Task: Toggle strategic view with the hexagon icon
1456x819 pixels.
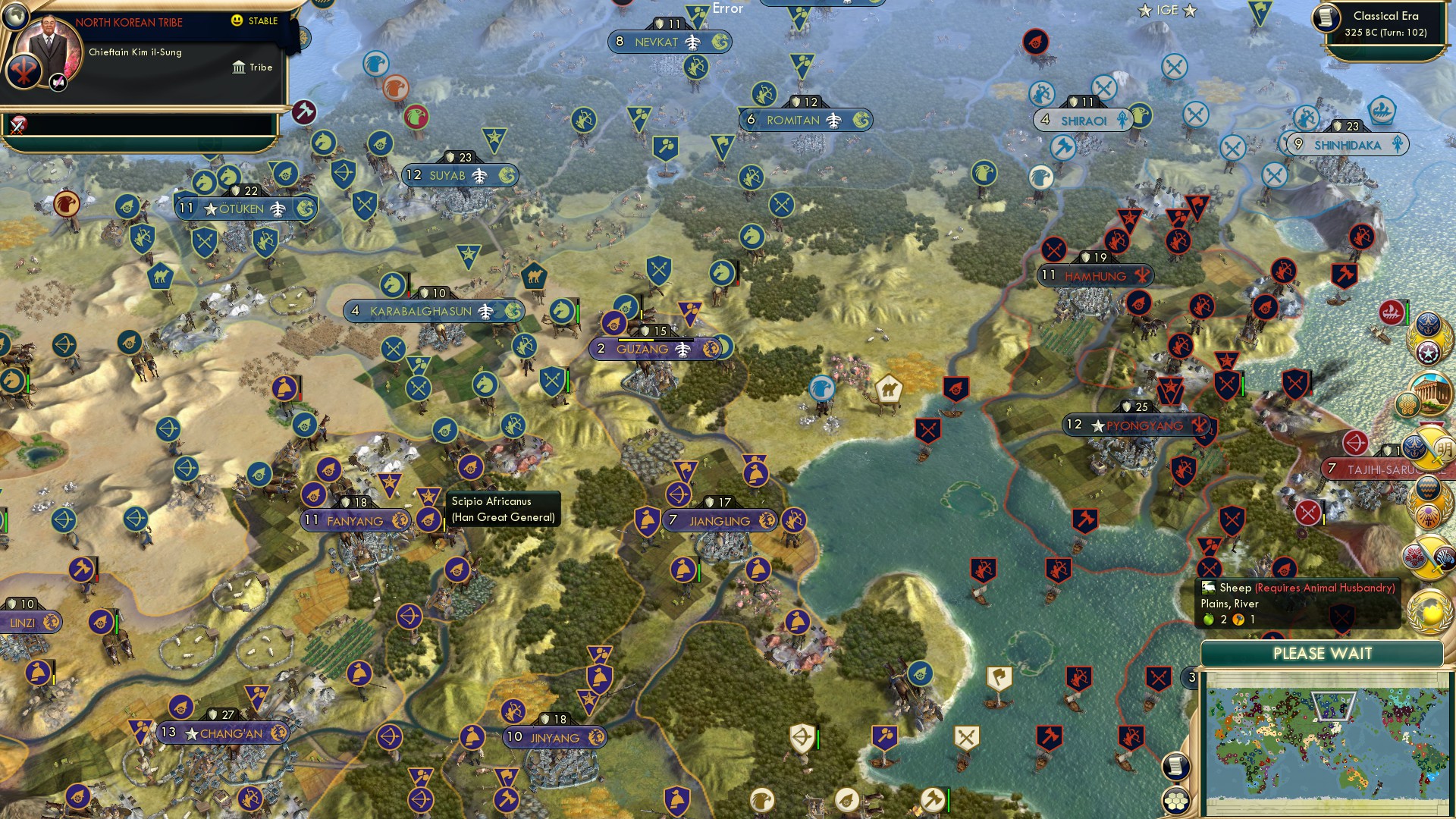Action: pos(1175,801)
